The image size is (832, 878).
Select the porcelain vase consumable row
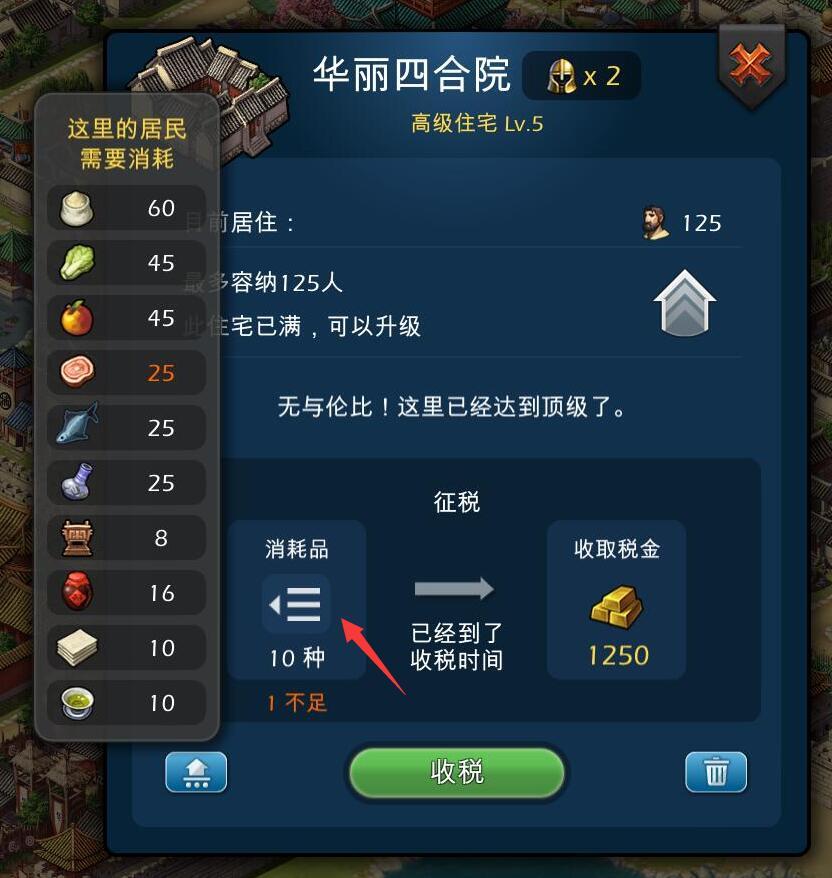(x=126, y=483)
